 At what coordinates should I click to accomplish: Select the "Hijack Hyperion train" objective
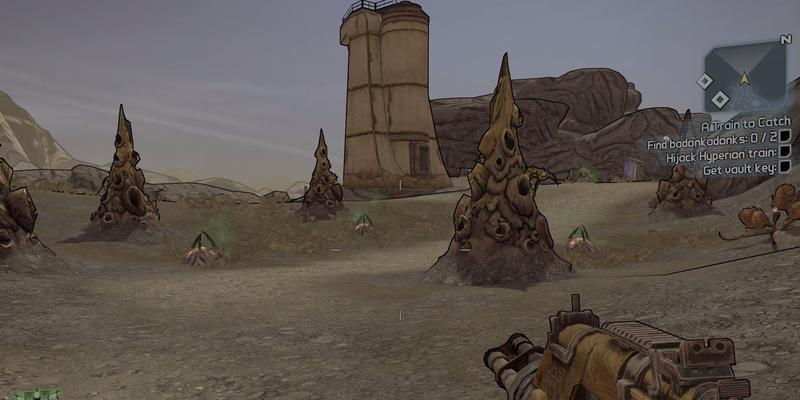[x=719, y=153]
